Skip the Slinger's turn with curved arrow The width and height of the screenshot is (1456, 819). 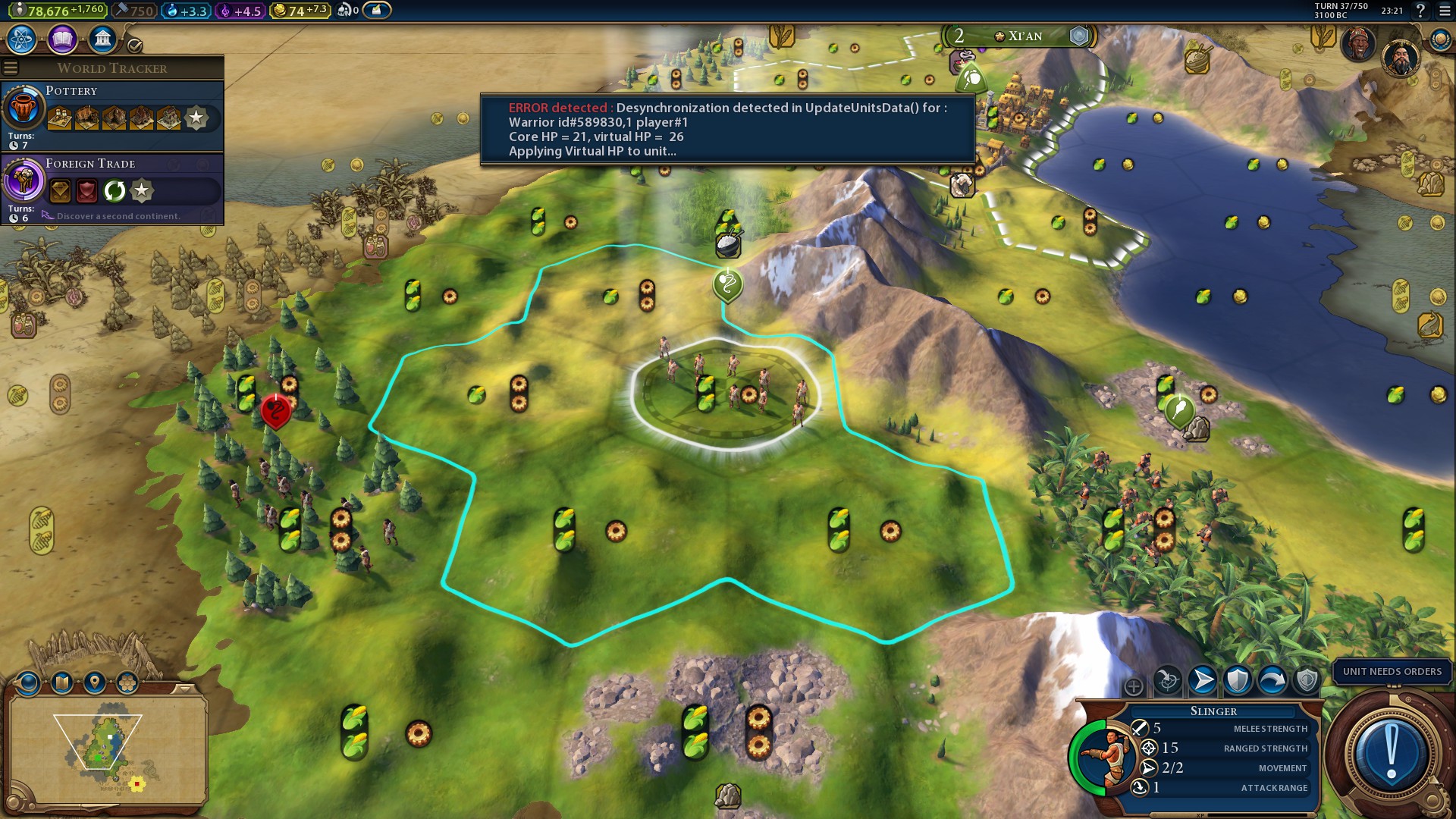click(x=1272, y=680)
